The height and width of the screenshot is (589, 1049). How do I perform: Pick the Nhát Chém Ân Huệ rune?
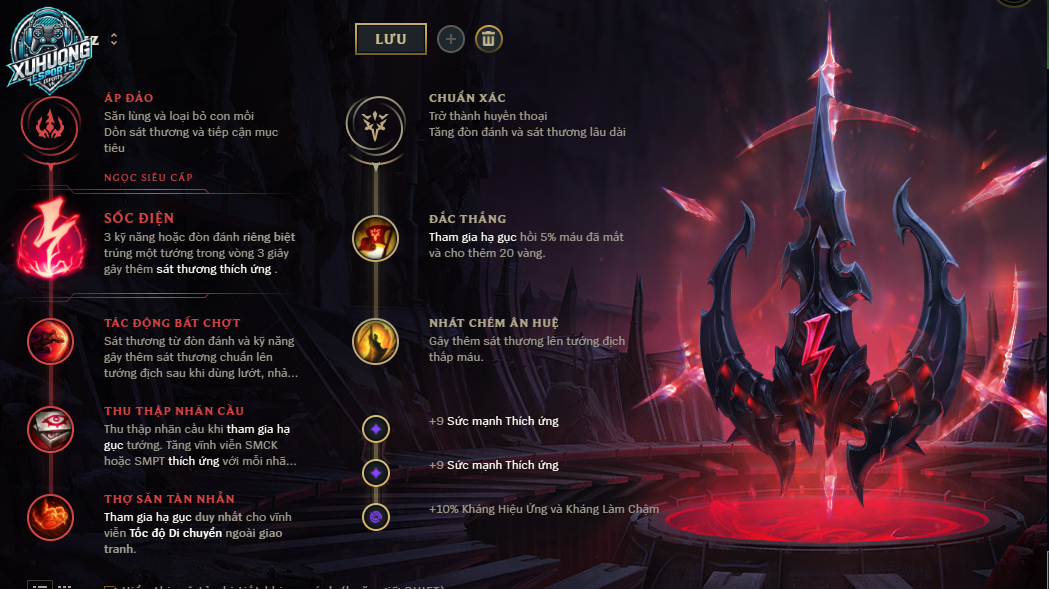point(375,342)
